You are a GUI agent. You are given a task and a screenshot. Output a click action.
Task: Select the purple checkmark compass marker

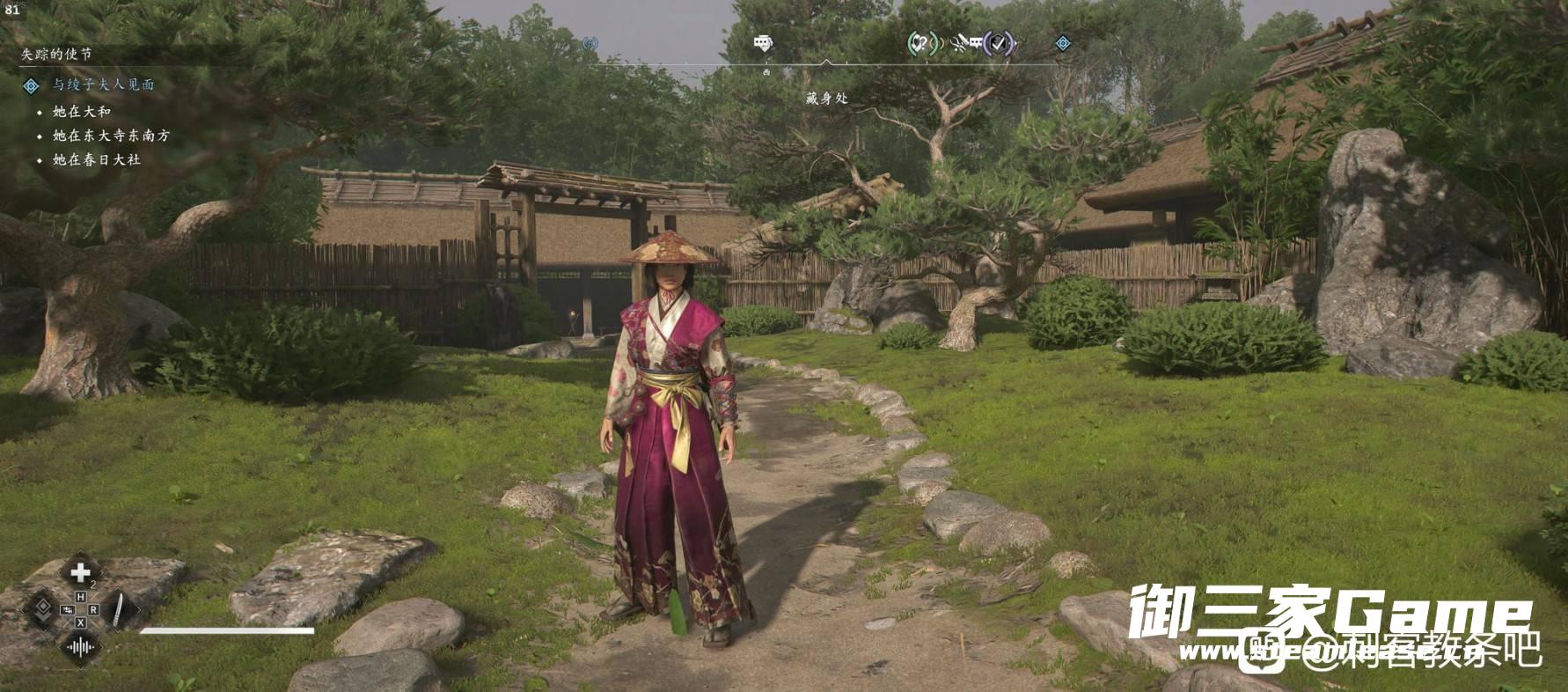[998, 42]
